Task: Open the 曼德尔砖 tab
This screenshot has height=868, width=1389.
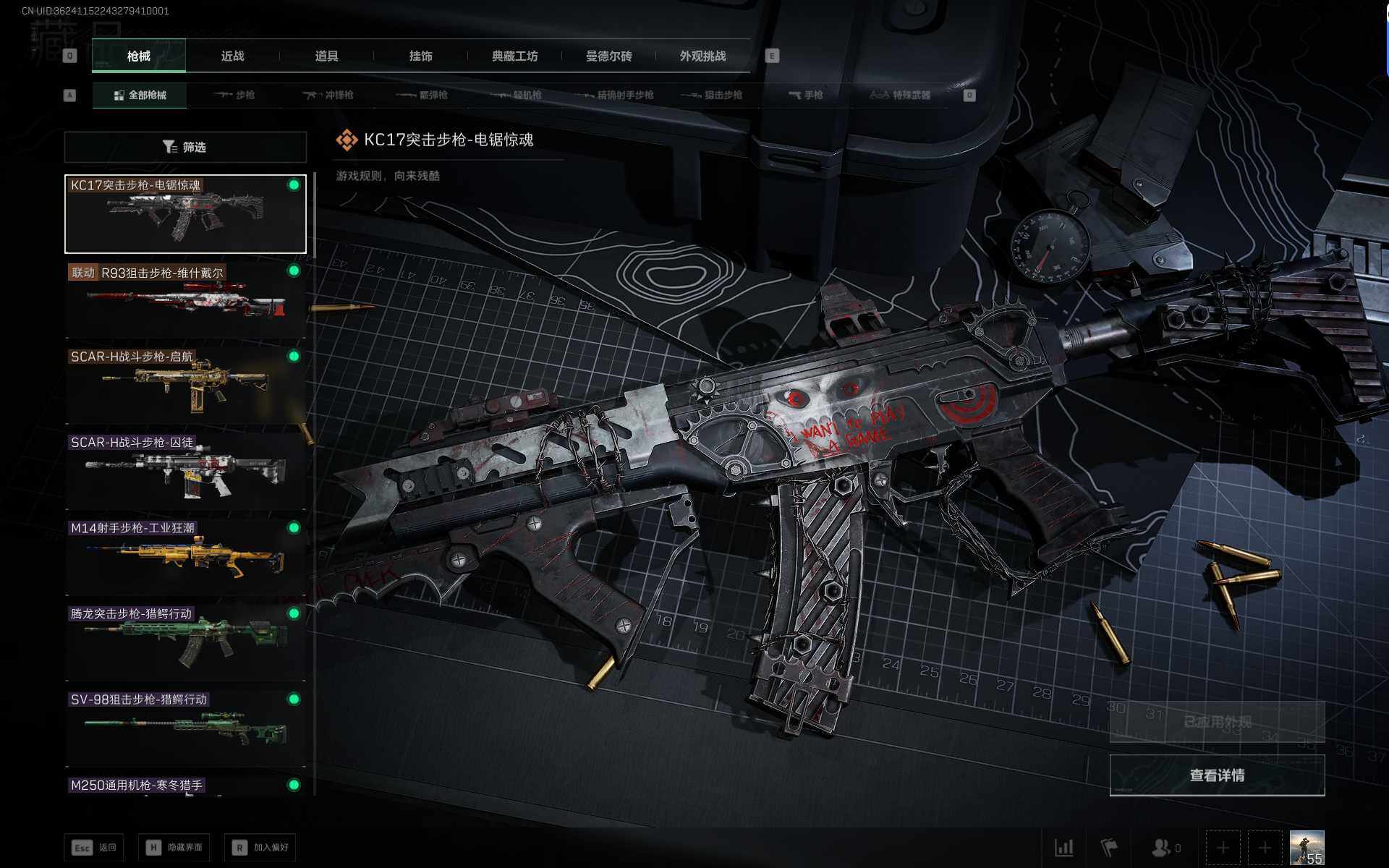Action: pos(608,56)
